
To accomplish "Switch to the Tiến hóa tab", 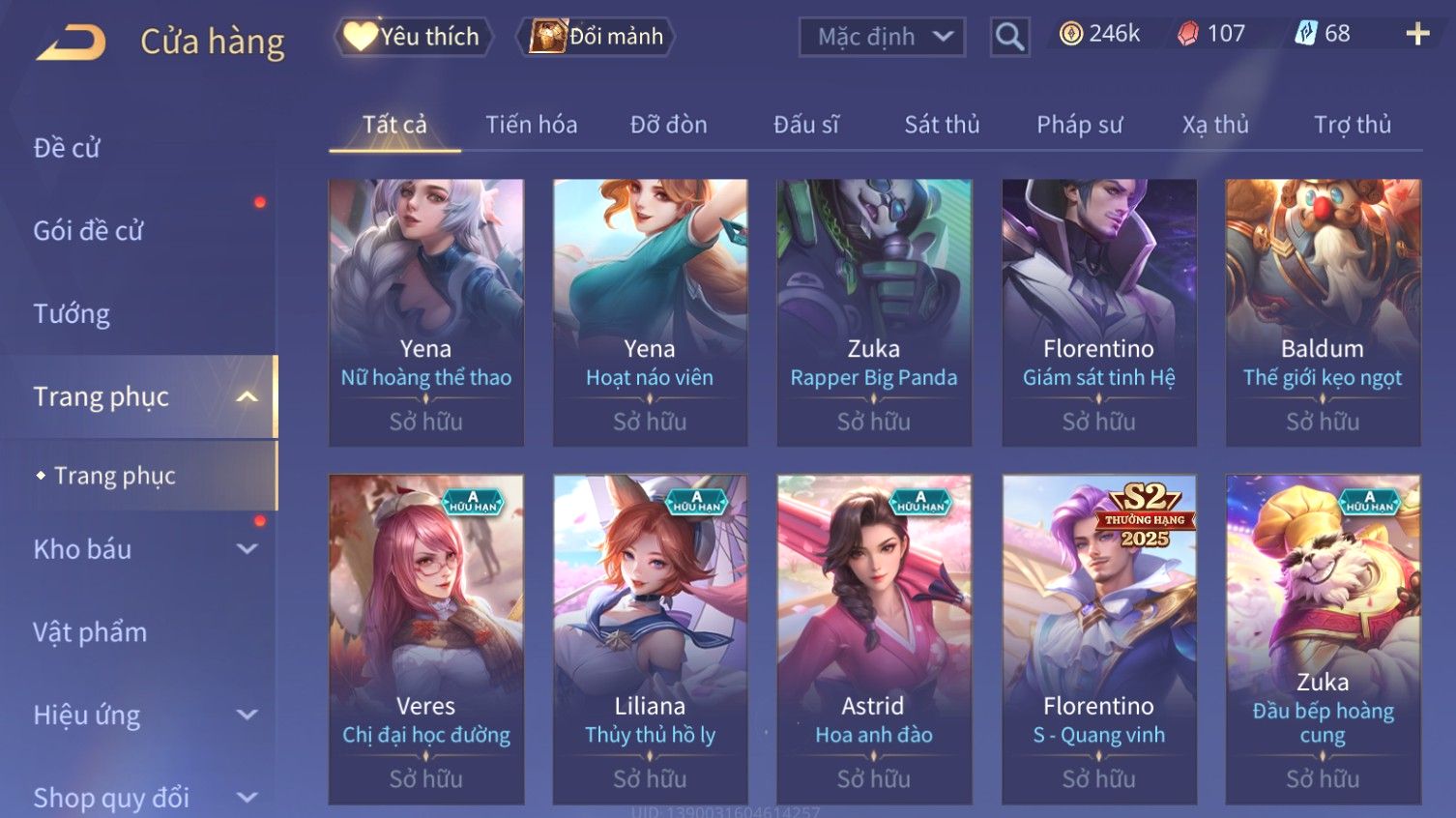I will 531,125.
